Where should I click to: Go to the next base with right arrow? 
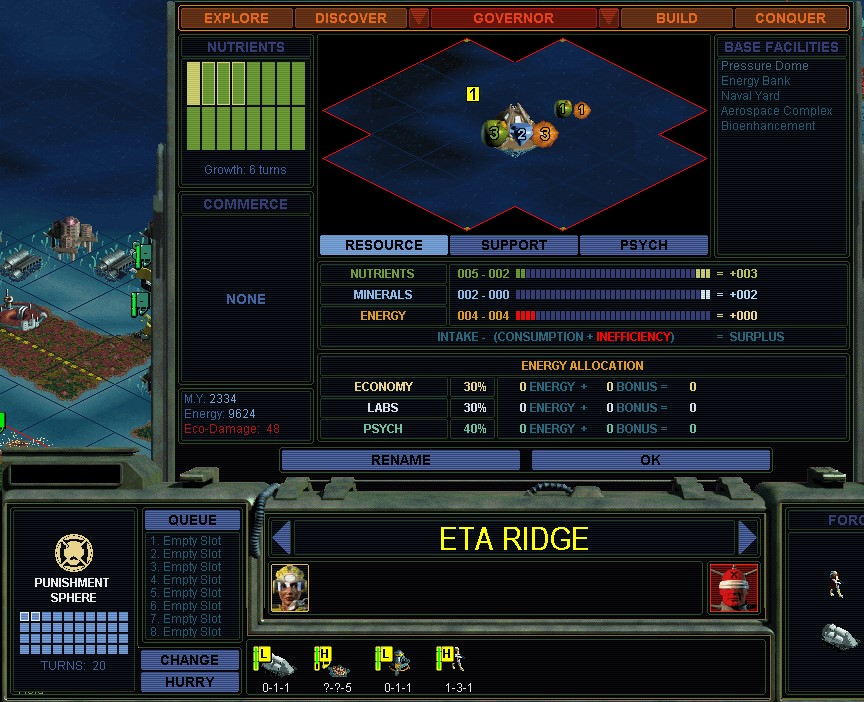click(x=747, y=538)
